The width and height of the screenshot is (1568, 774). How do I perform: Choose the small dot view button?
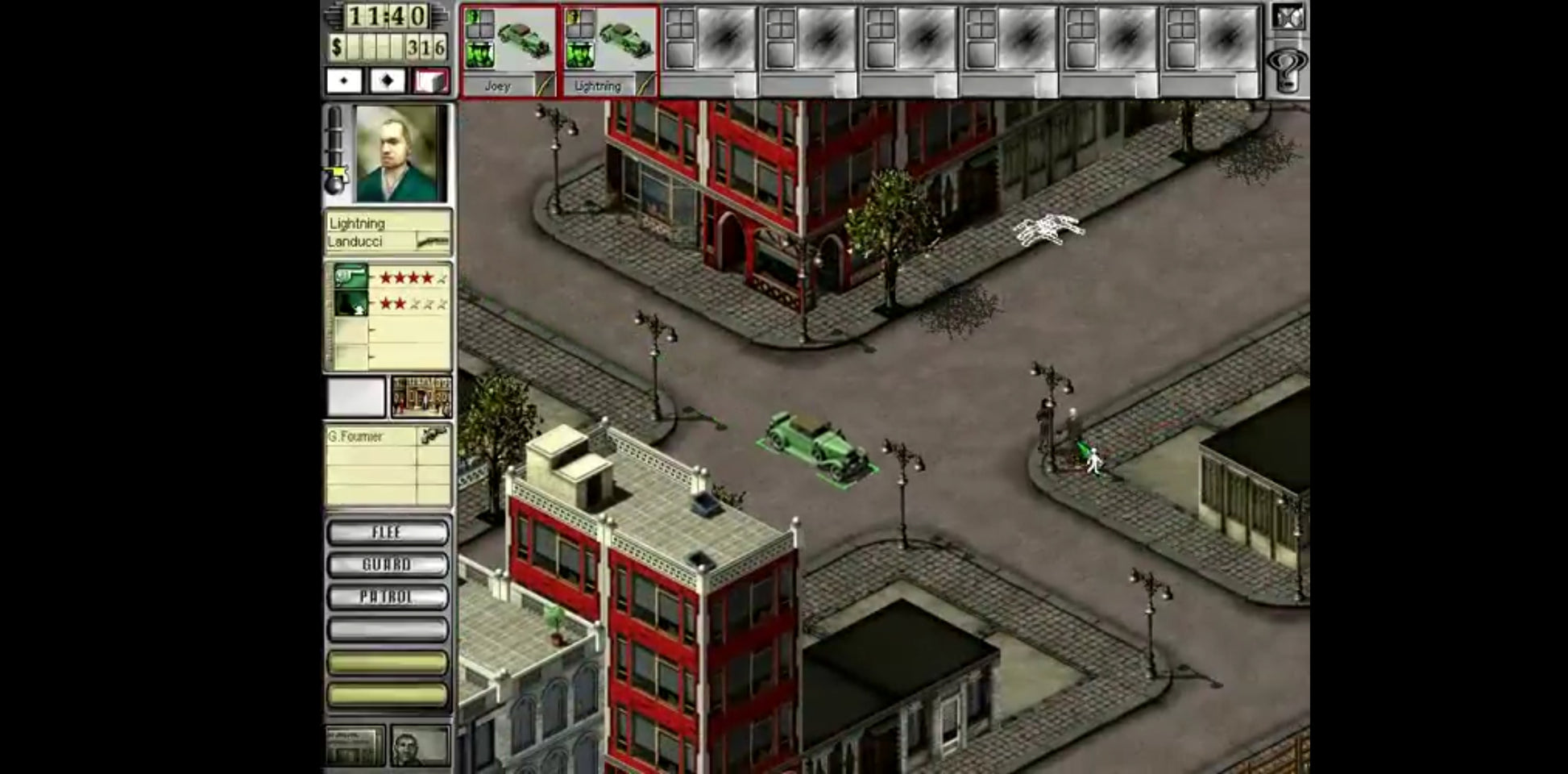point(344,81)
